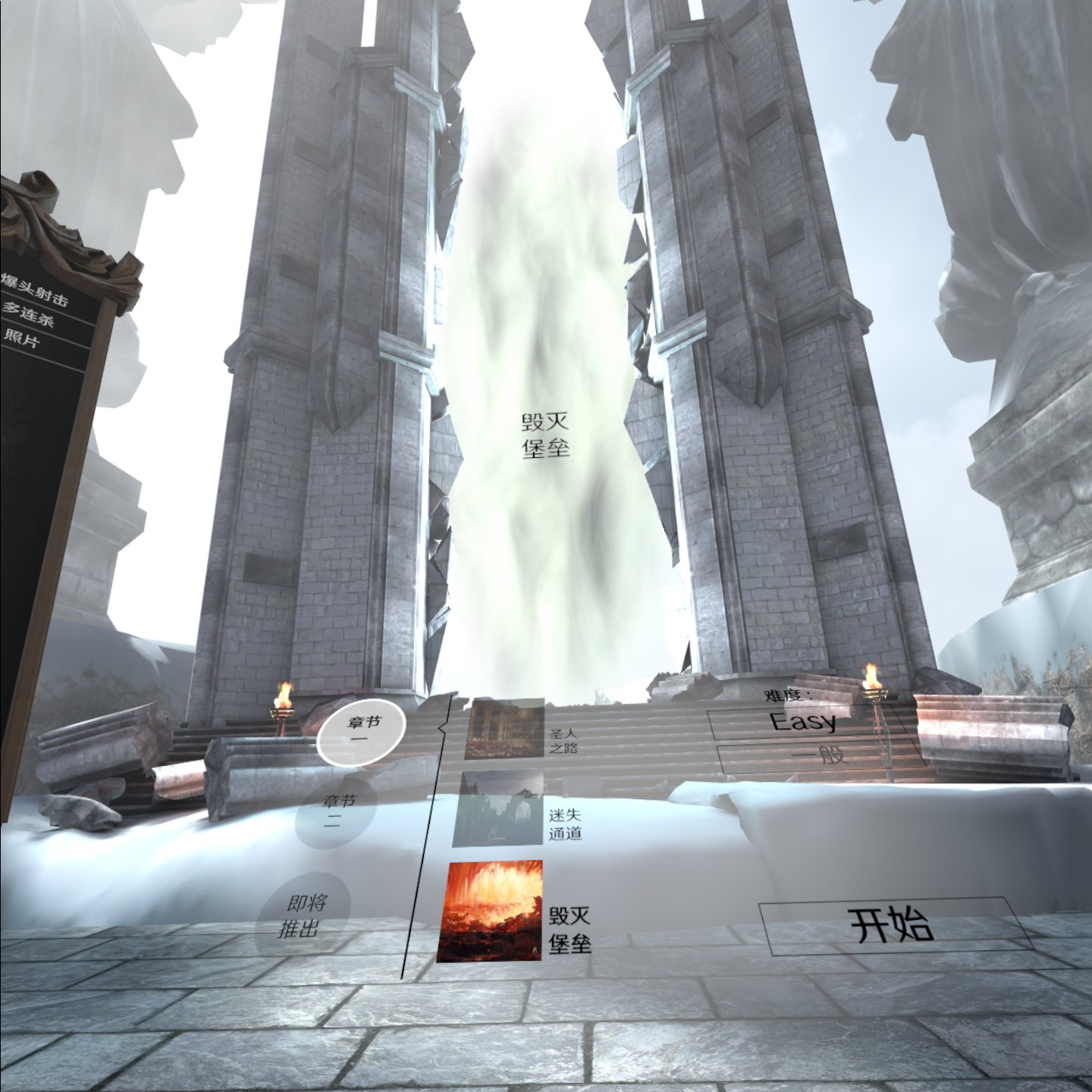Select the 章节一 chapter tab
1092x1092 pixels.
click(361, 729)
